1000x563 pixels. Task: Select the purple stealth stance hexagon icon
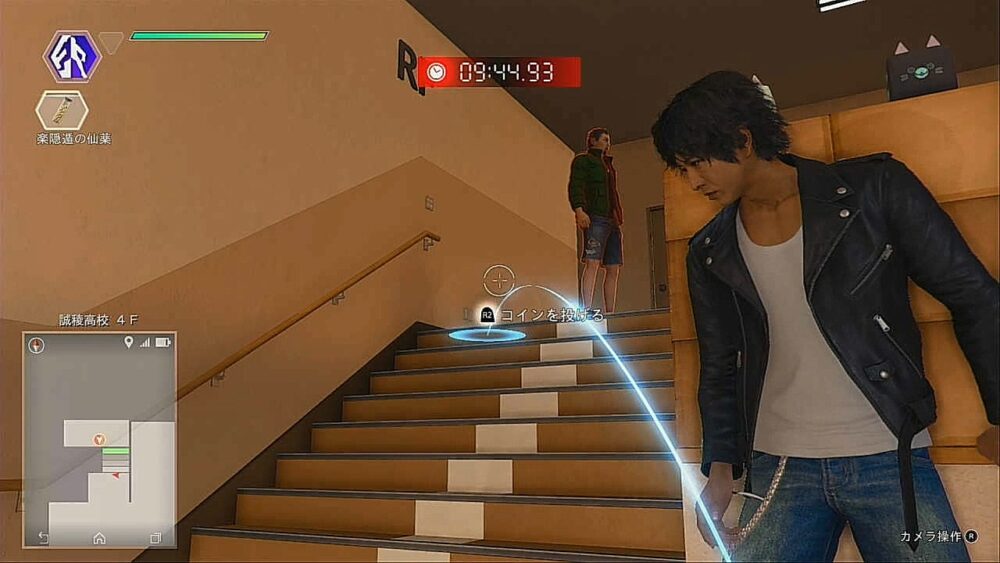(x=72, y=56)
